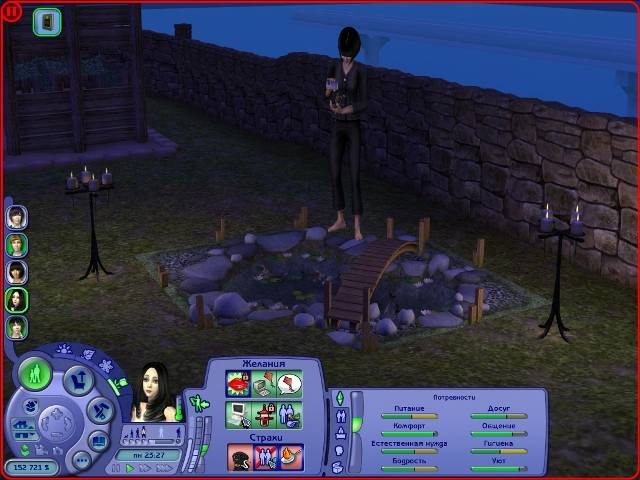Click the household funds 152 721 display
Image resolution: width=640 pixels, height=480 pixels.
pyautogui.click(x=33, y=467)
